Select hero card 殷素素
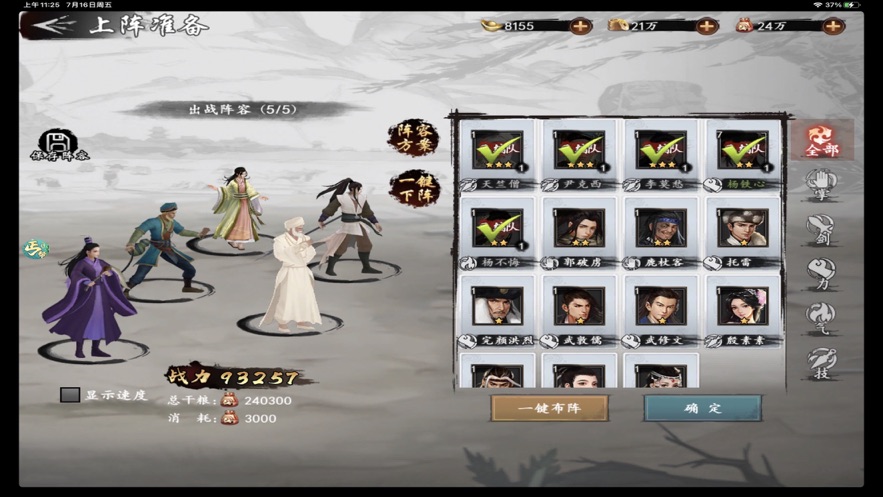Image resolution: width=883 pixels, height=497 pixels. (742, 307)
